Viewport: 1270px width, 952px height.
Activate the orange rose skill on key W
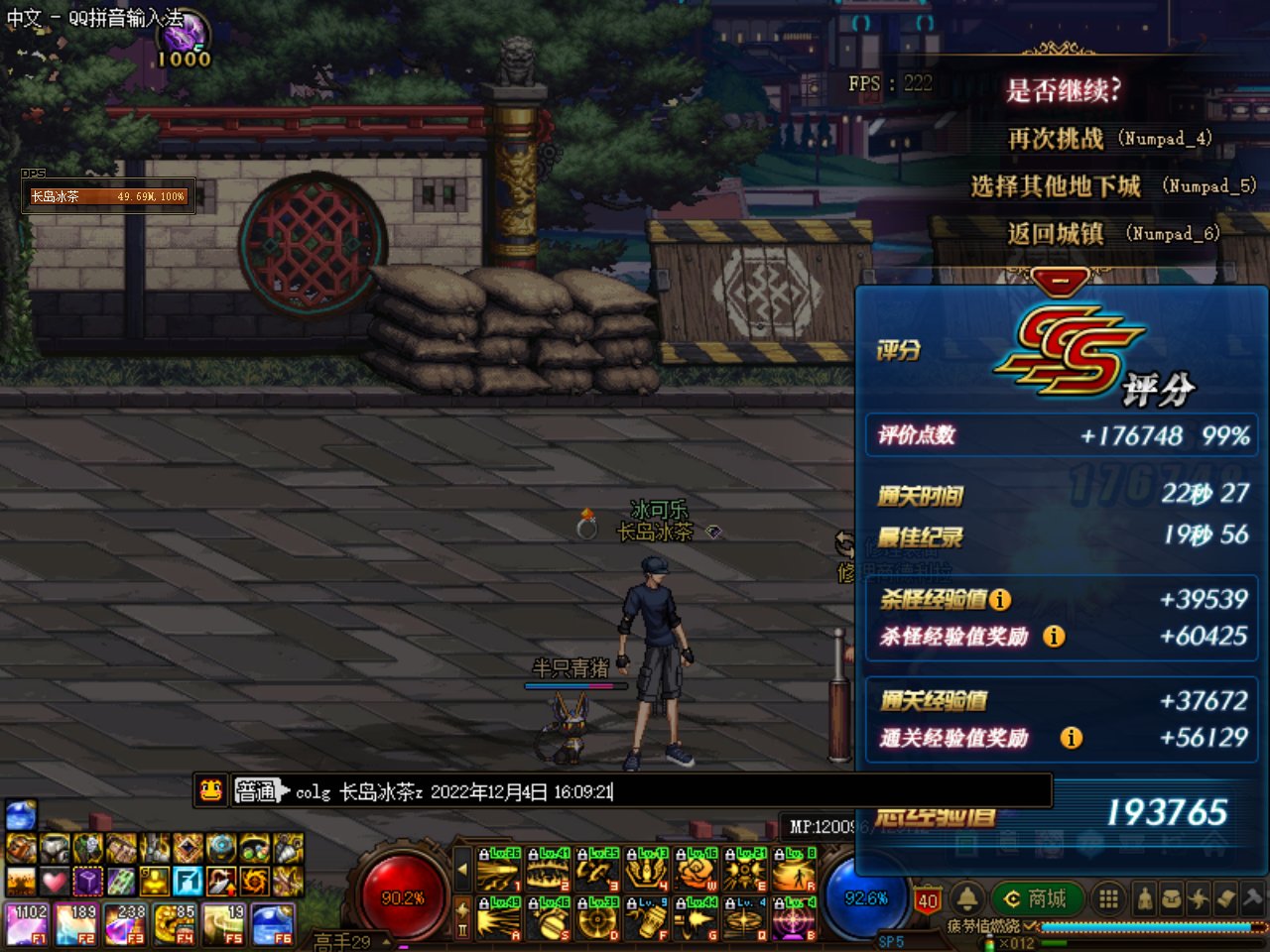695,870
